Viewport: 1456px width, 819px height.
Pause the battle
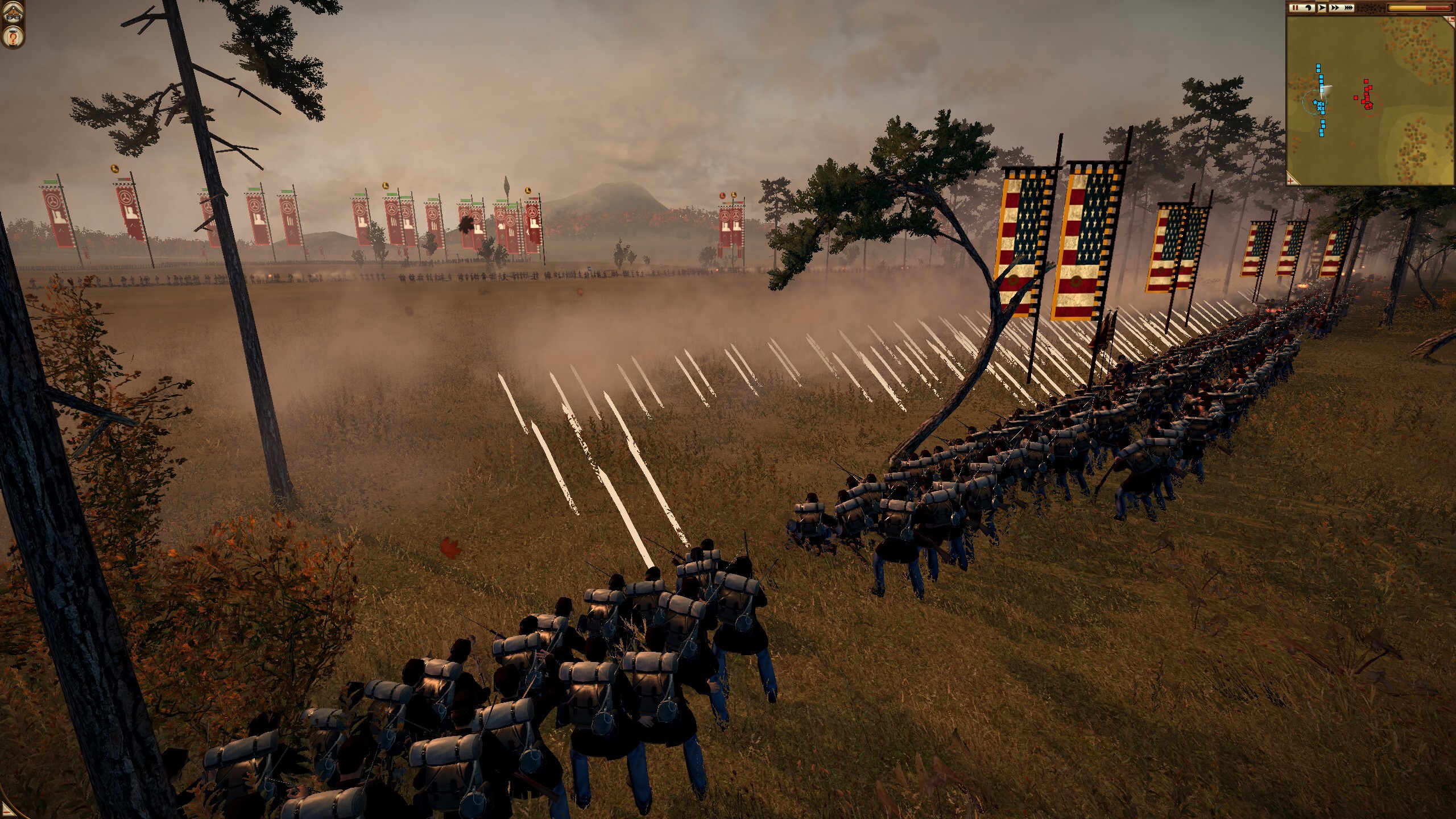[x=1294, y=7]
